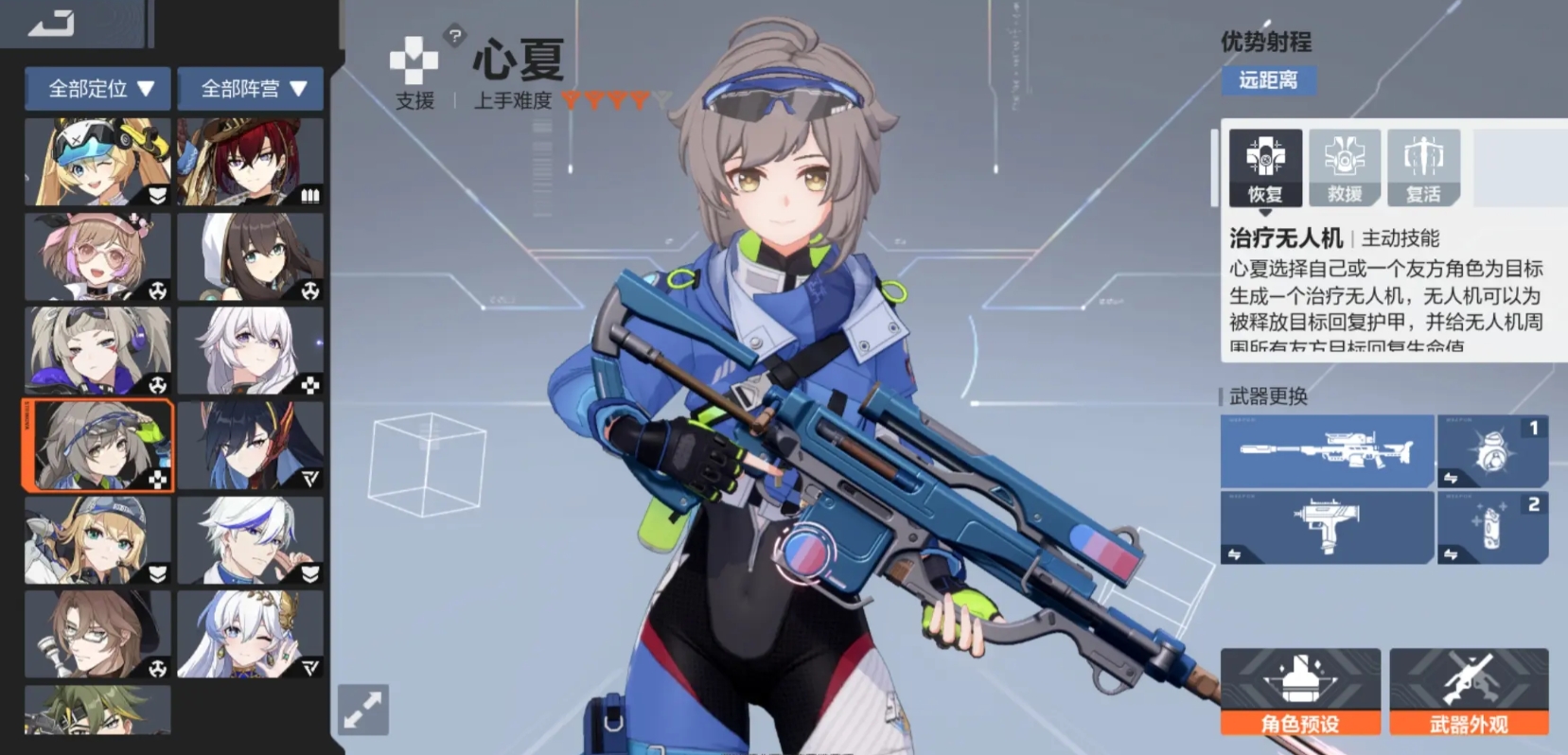Choose the red-haired character portrait
Screen dimensions: 1568x755
click(x=250, y=162)
